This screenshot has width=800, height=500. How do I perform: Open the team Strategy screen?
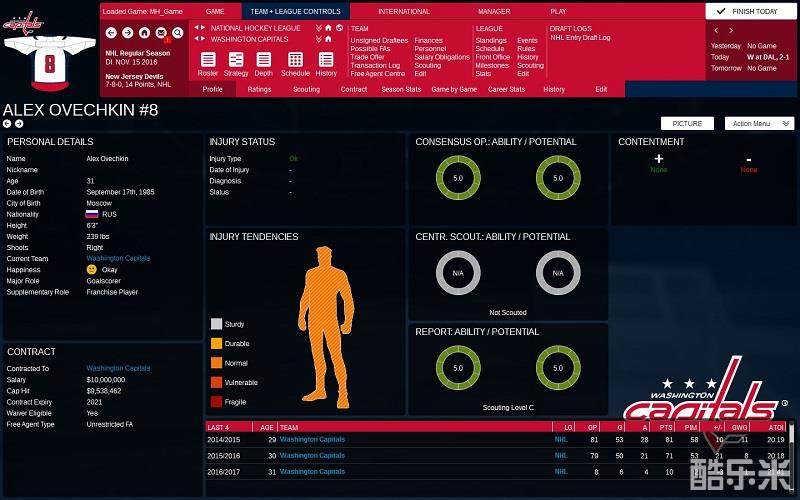click(x=236, y=64)
